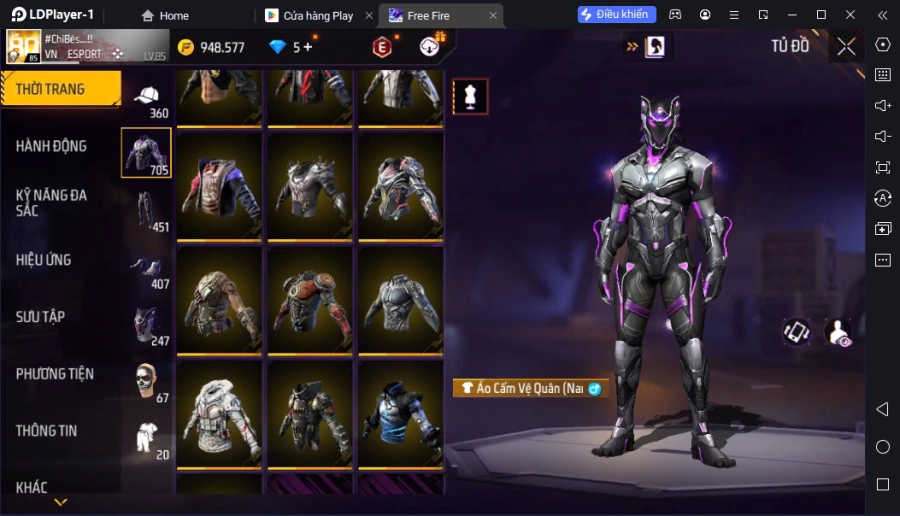Viewport: 900px width, 516px height.
Task: Switch to Kỹ Năng Đa Sắc section
Action: coord(51,202)
